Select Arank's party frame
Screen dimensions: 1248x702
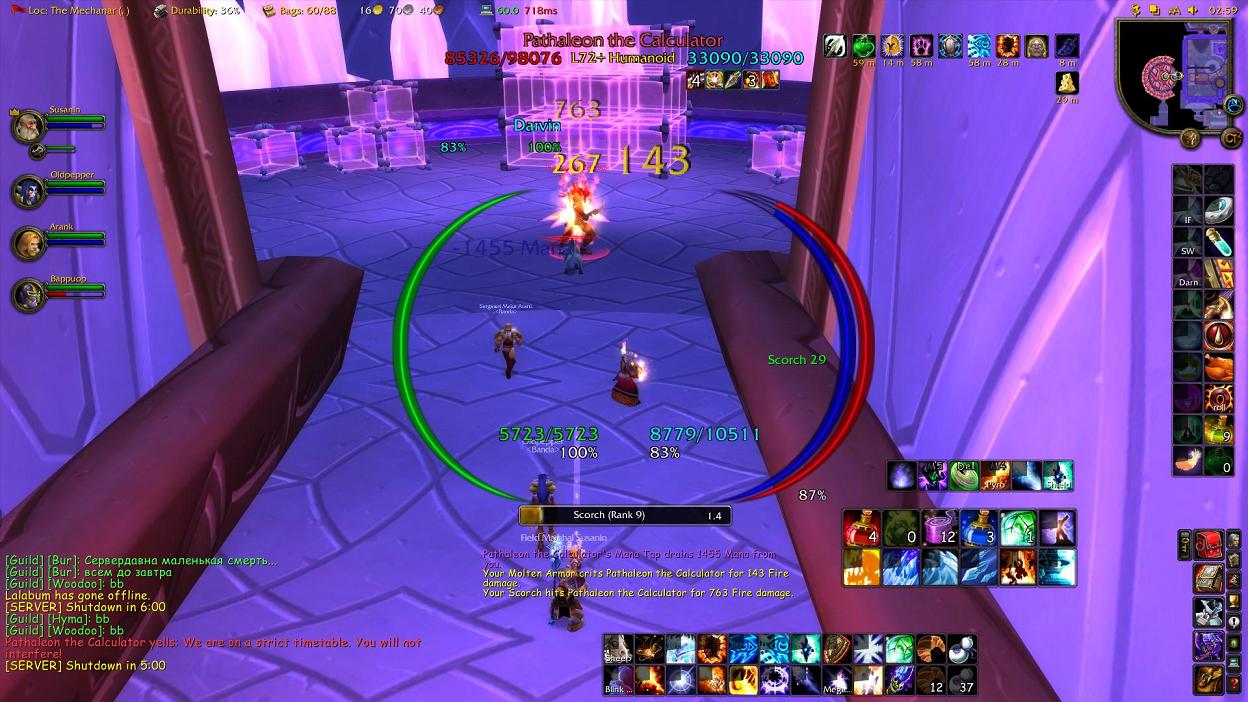26,243
